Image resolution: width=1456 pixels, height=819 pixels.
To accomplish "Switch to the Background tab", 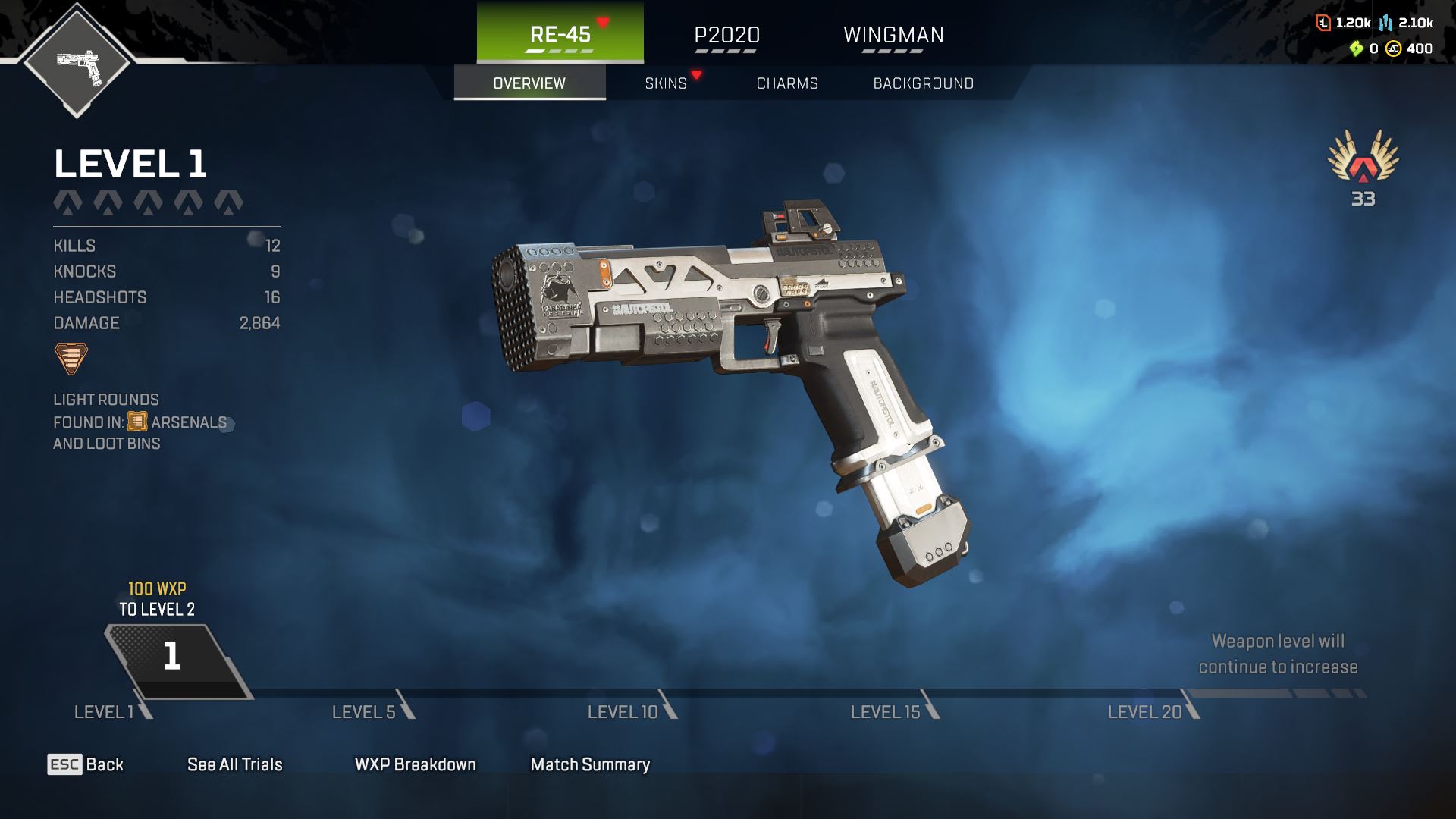I will coord(923,83).
